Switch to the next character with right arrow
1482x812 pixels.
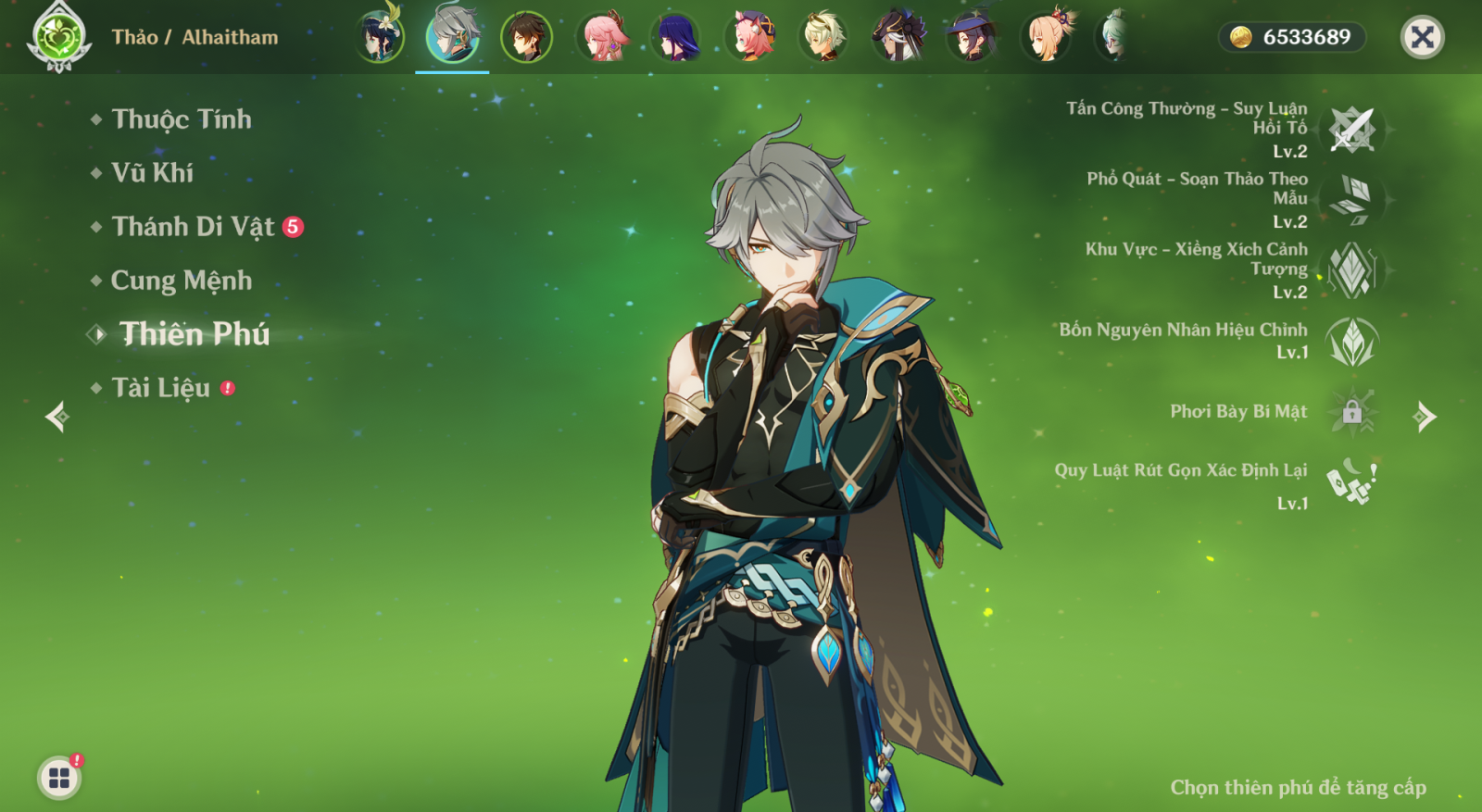[x=1425, y=417]
